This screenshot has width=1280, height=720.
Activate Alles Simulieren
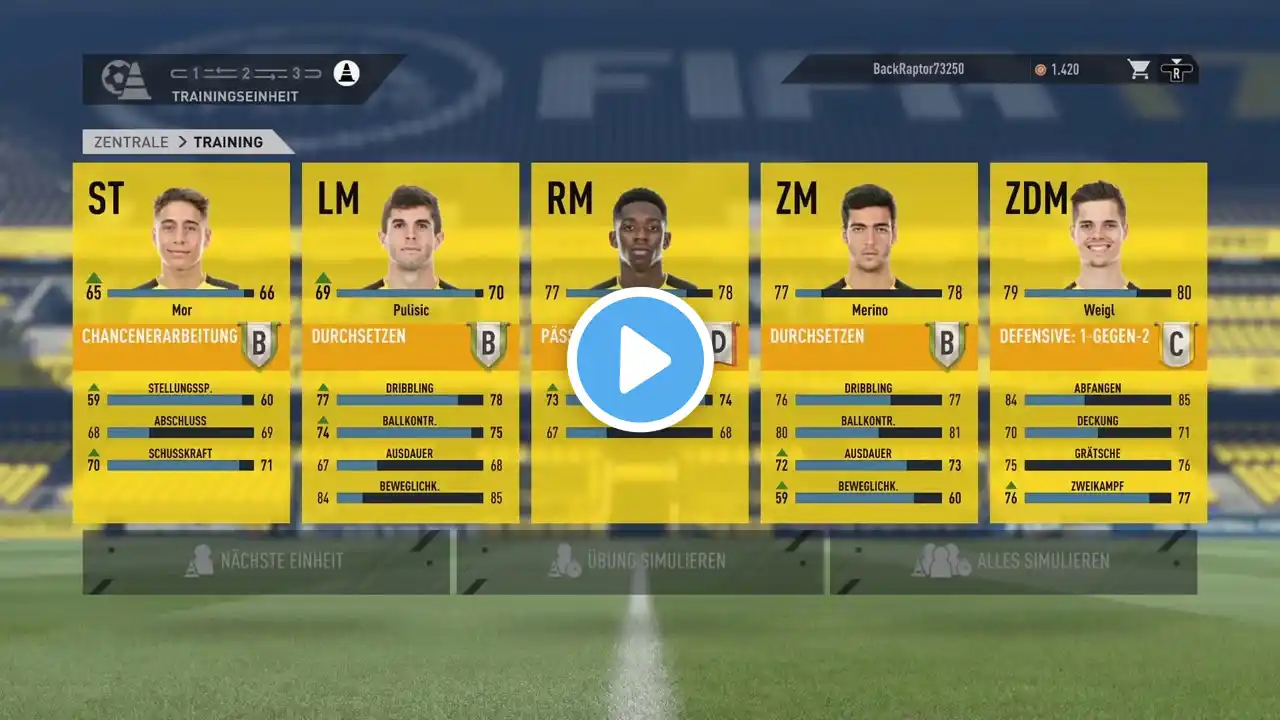pos(1013,561)
